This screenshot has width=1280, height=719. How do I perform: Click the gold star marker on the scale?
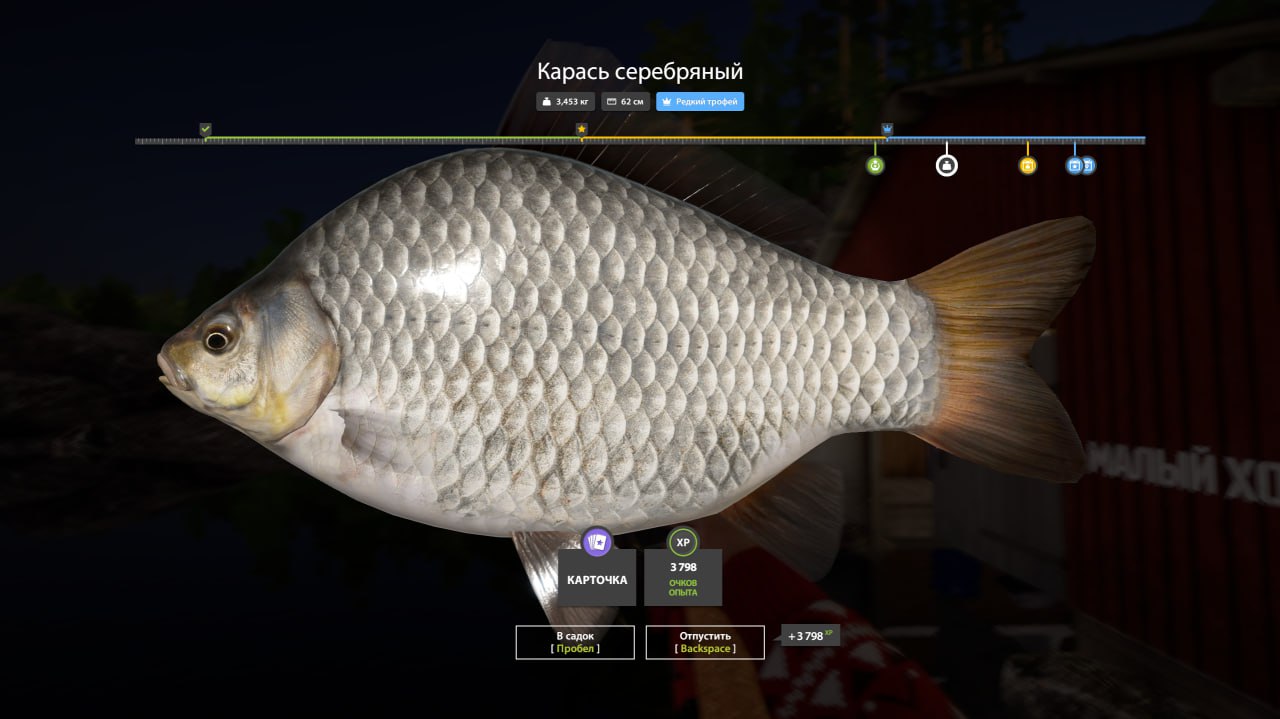click(x=581, y=129)
